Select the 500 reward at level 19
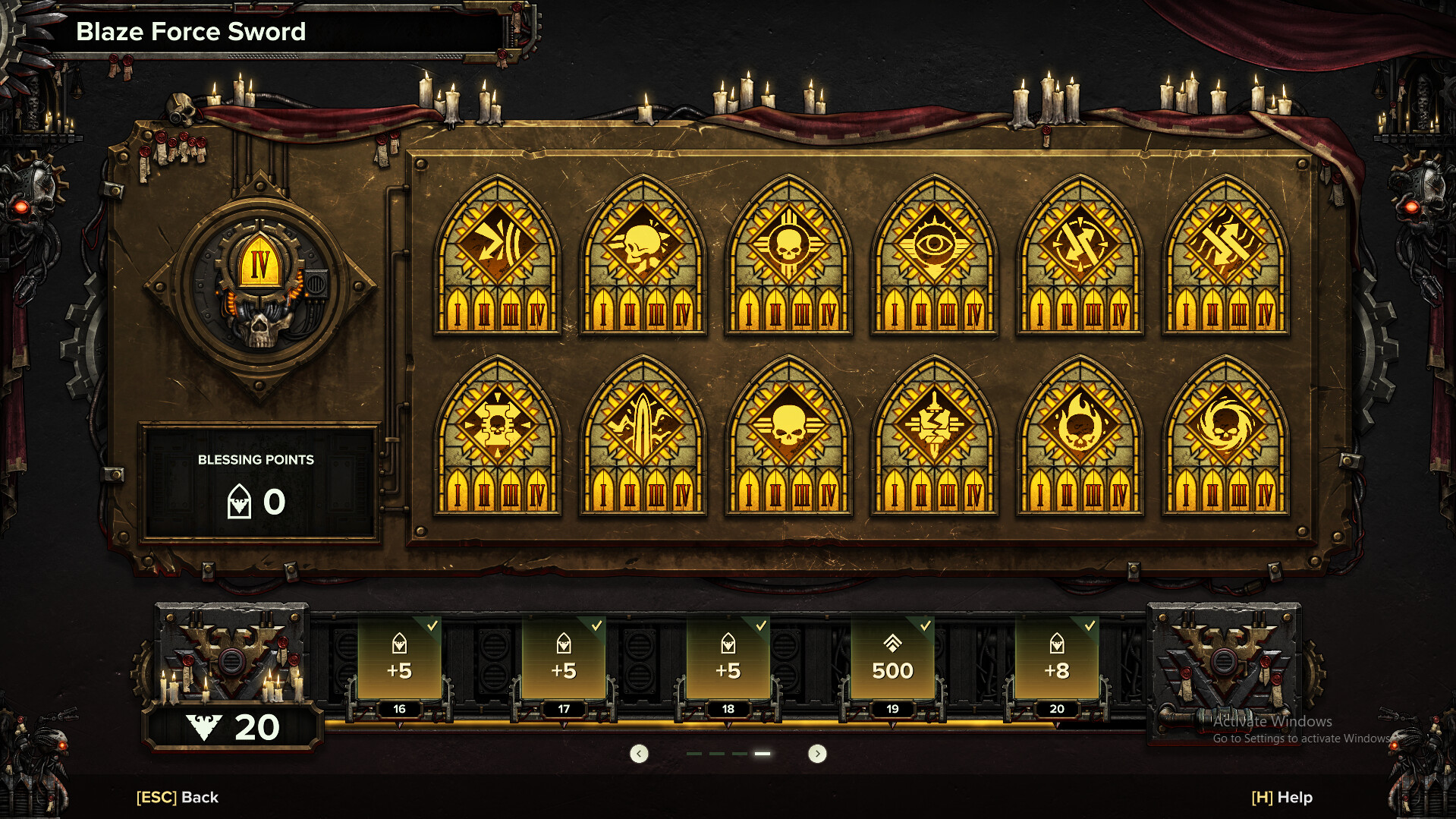This screenshot has width=1456, height=819. [x=892, y=659]
